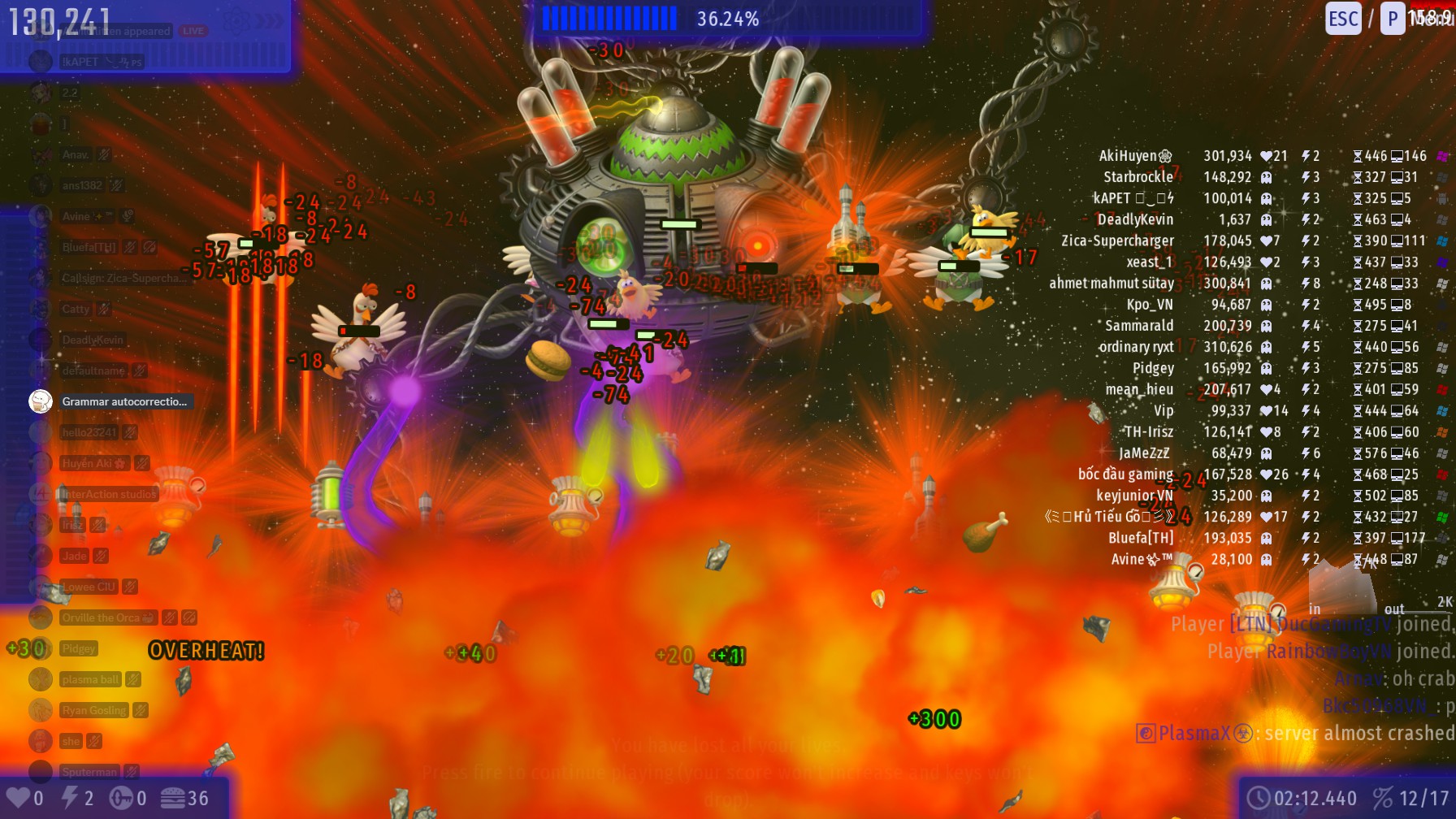Image resolution: width=1456 pixels, height=819 pixels.
Task: Select Grammar autocorrectio... in the voice overlay
Action: pos(123,401)
